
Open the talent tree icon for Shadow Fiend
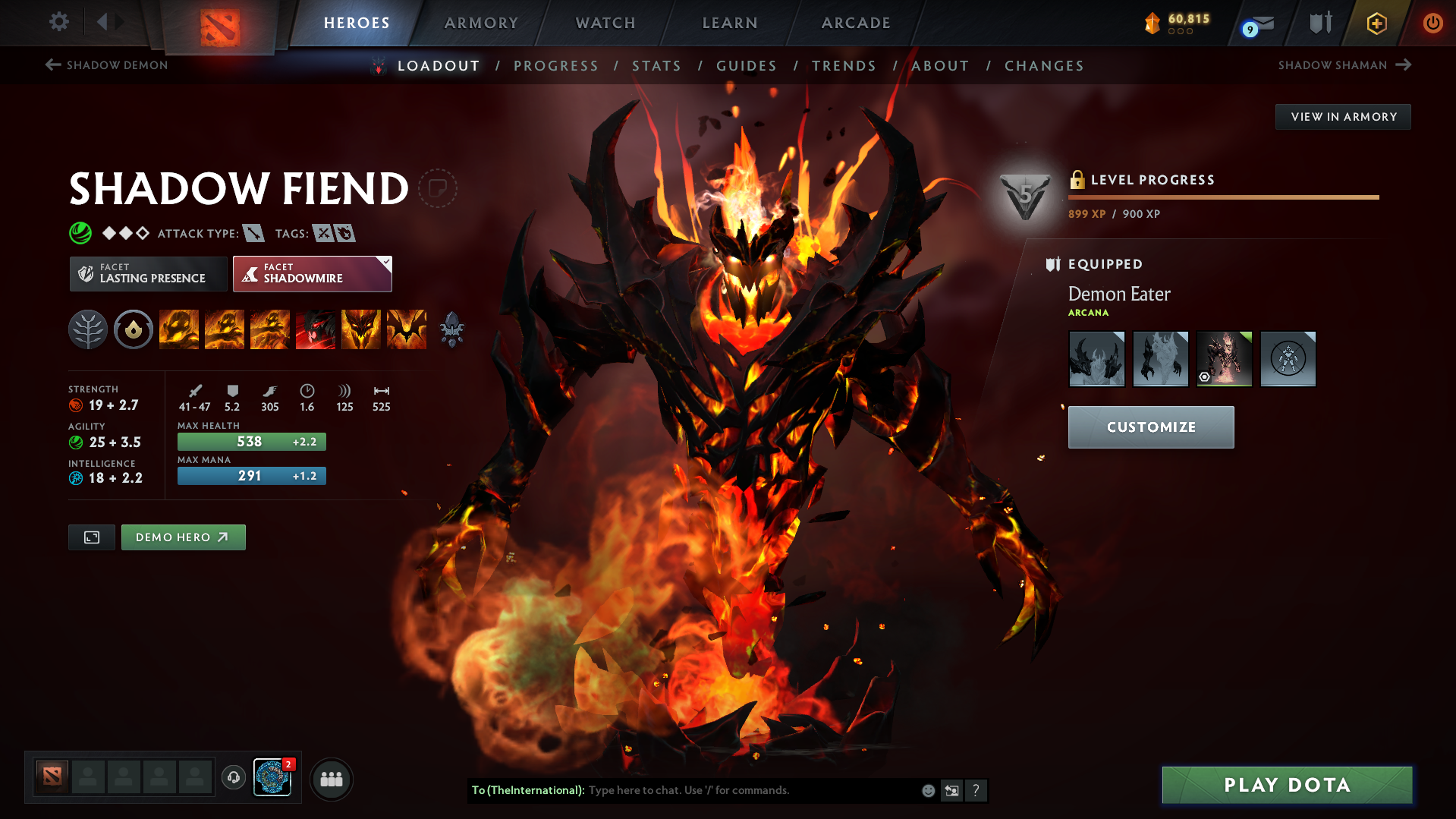(x=87, y=329)
